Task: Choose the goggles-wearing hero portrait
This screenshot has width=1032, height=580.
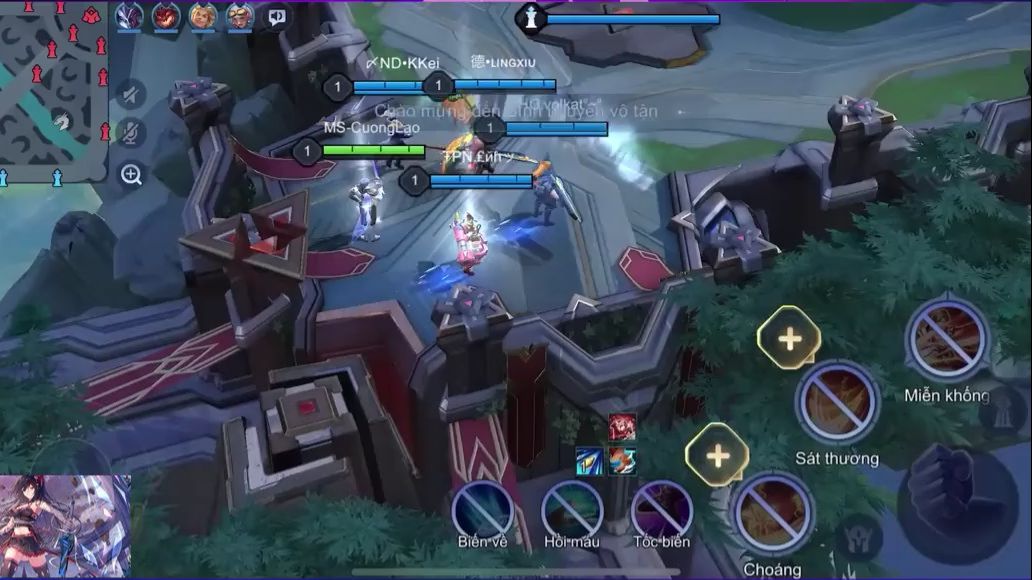Action: pyautogui.click(x=239, y=16)
